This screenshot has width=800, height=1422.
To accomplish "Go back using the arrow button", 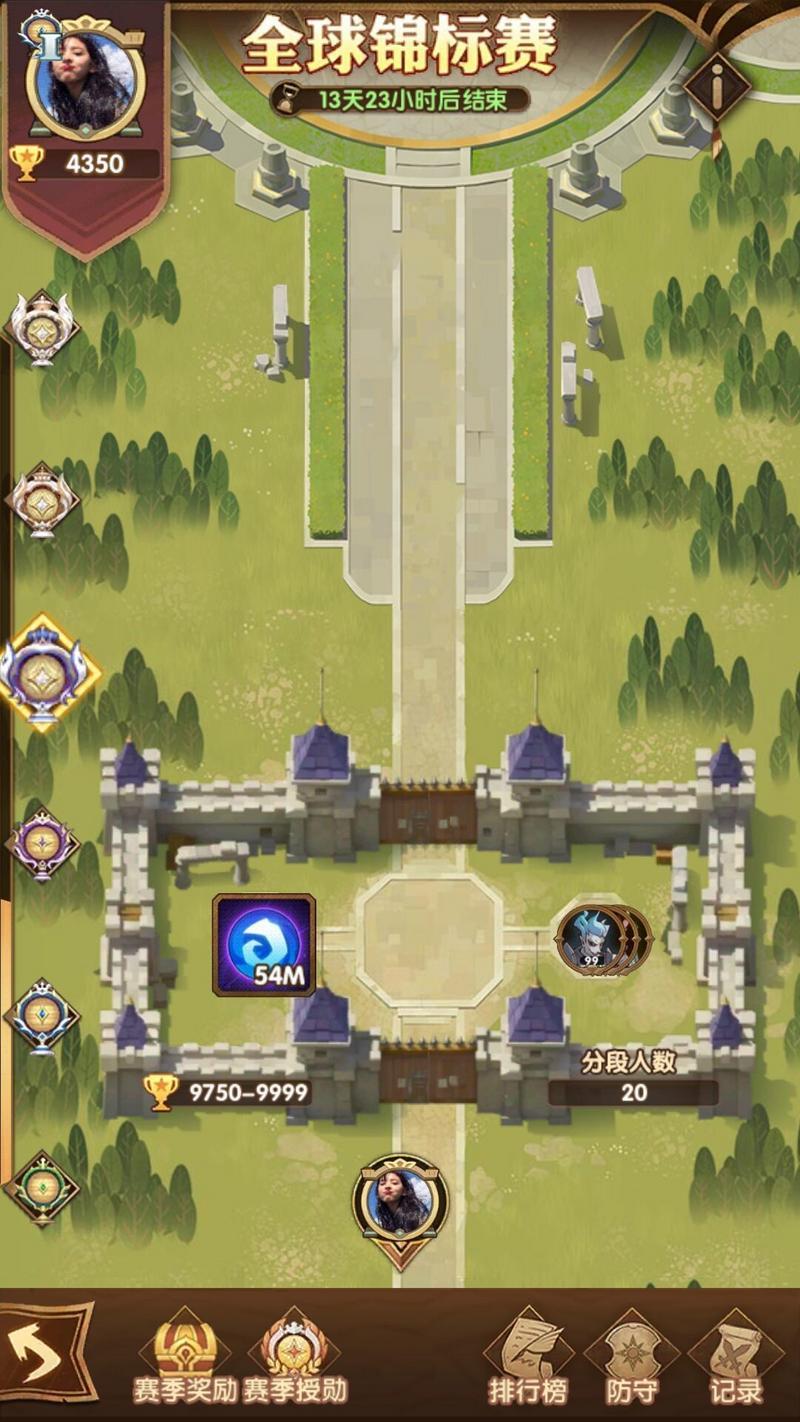I will coord(47,1352).
